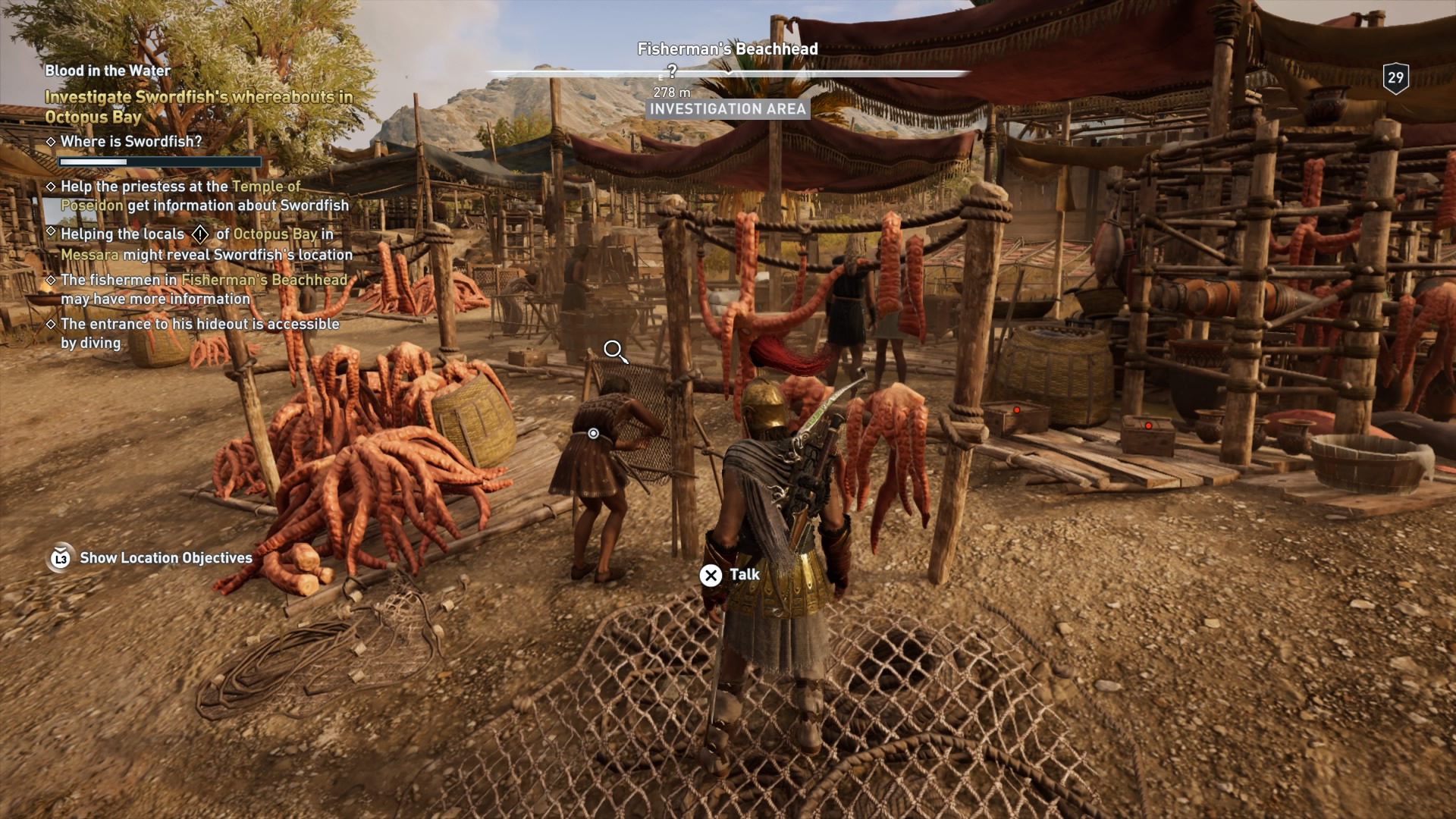Activate Show Location Objectives
1456x819 pixels.
[x=166, y=558]
